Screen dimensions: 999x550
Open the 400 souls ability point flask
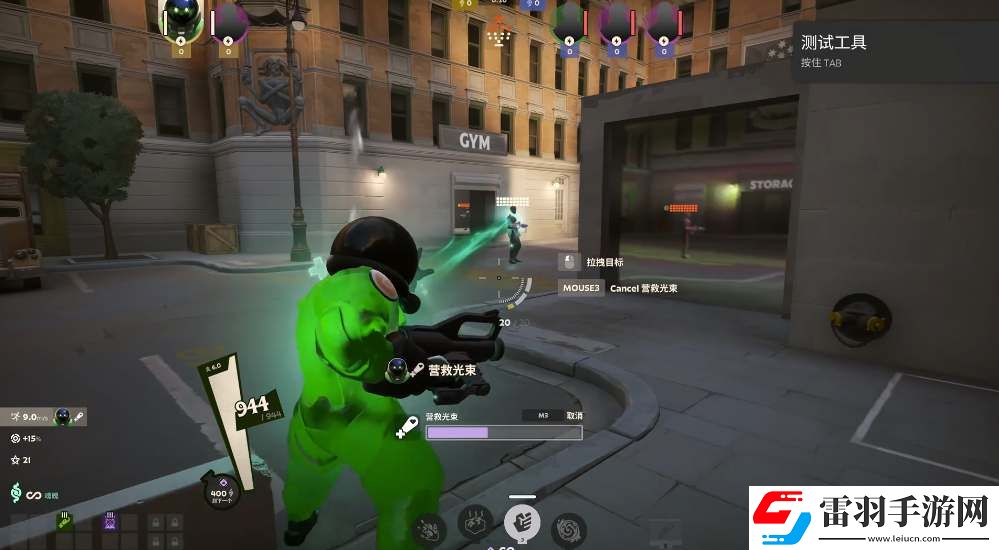[x=220, y=492]
